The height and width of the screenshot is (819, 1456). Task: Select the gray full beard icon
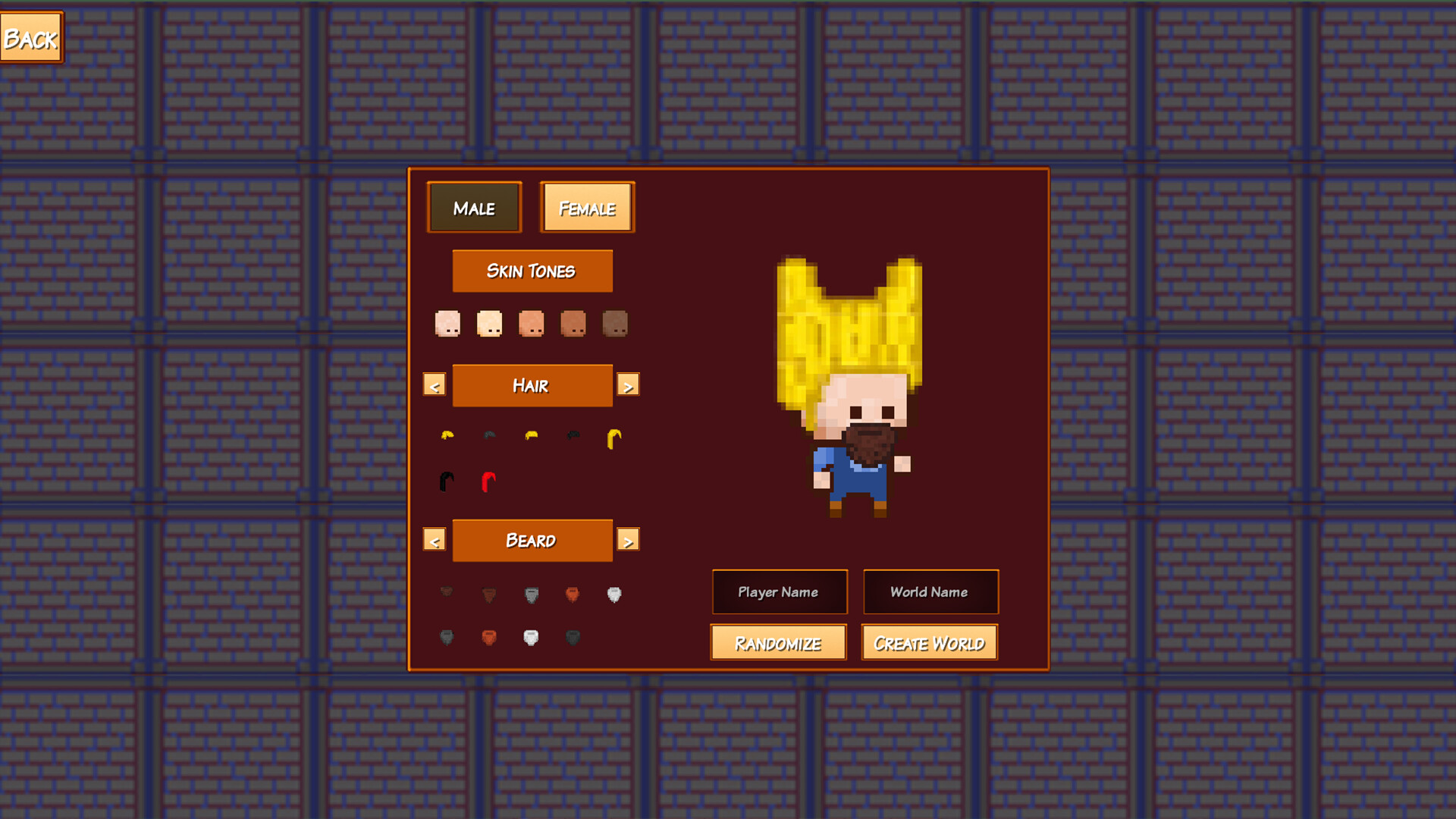tap(532, 594)
